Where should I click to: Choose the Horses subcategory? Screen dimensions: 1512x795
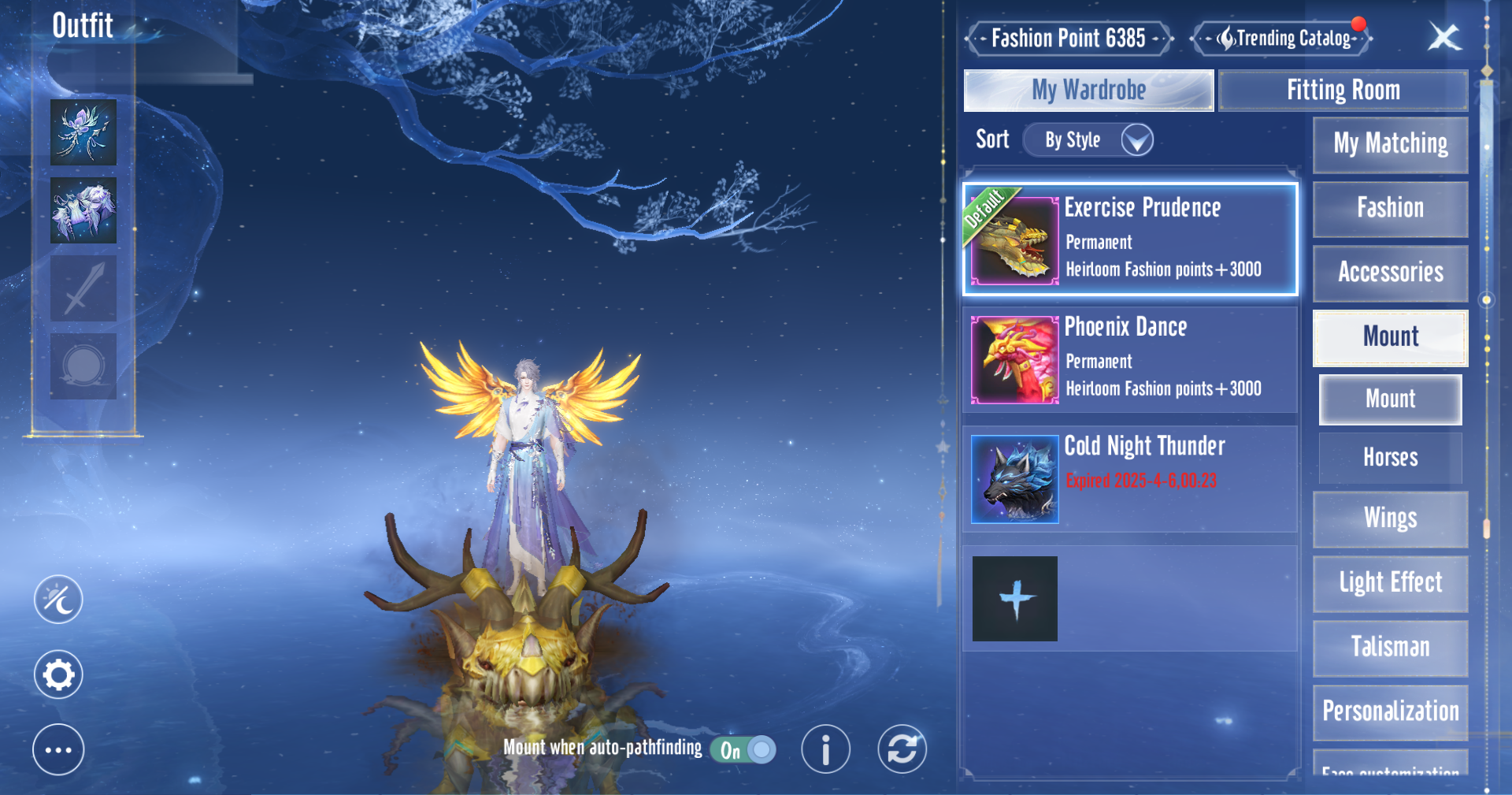tap(1390, 458)
